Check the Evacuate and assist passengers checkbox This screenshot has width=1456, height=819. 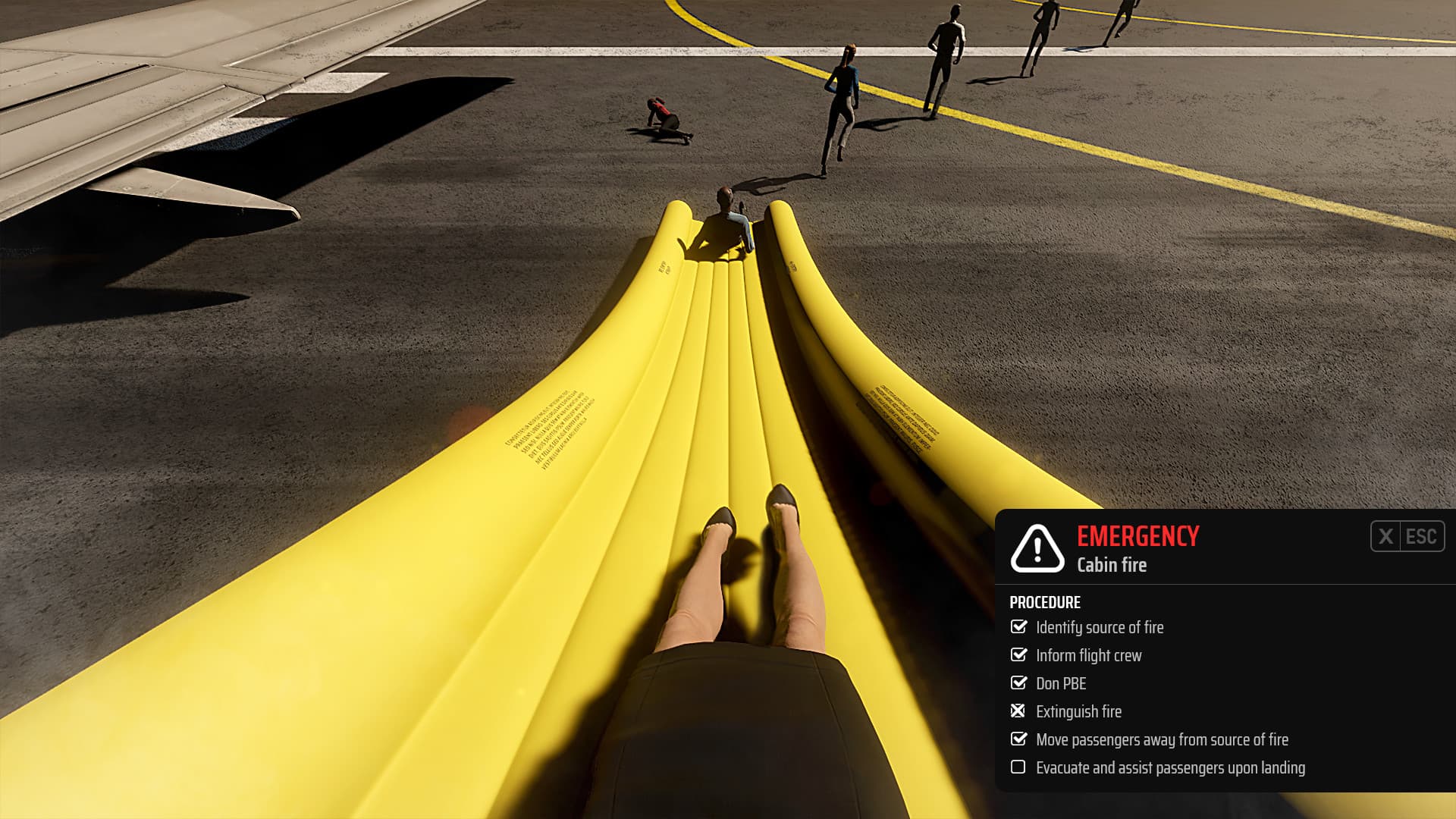point(1019,768)
